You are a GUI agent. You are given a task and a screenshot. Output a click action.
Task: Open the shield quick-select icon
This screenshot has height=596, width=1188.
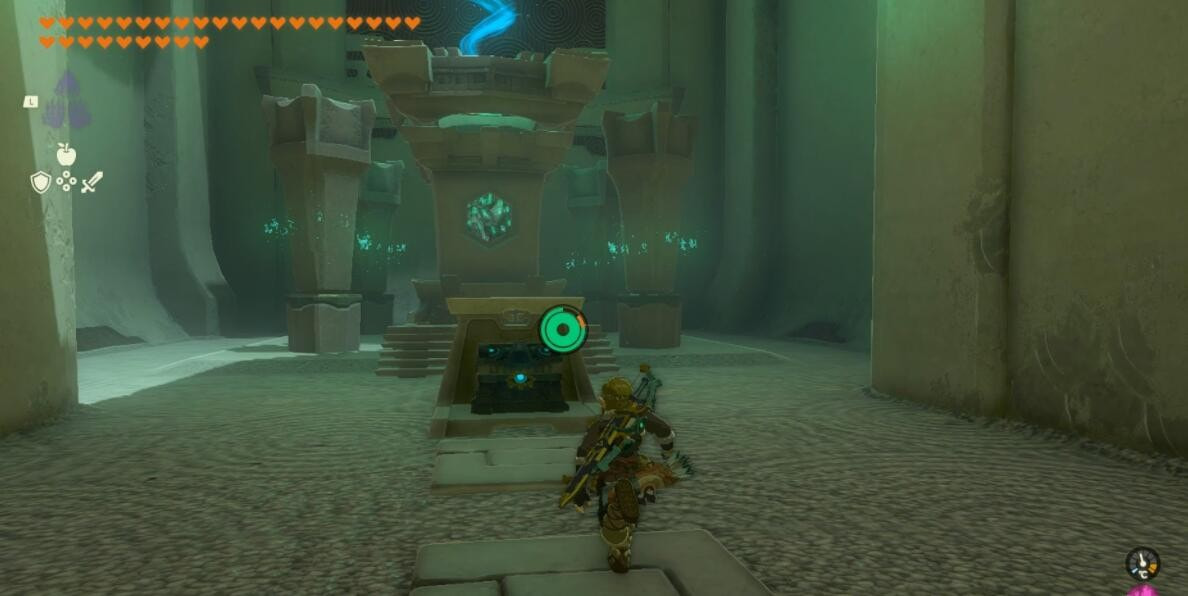pos(41,182)
